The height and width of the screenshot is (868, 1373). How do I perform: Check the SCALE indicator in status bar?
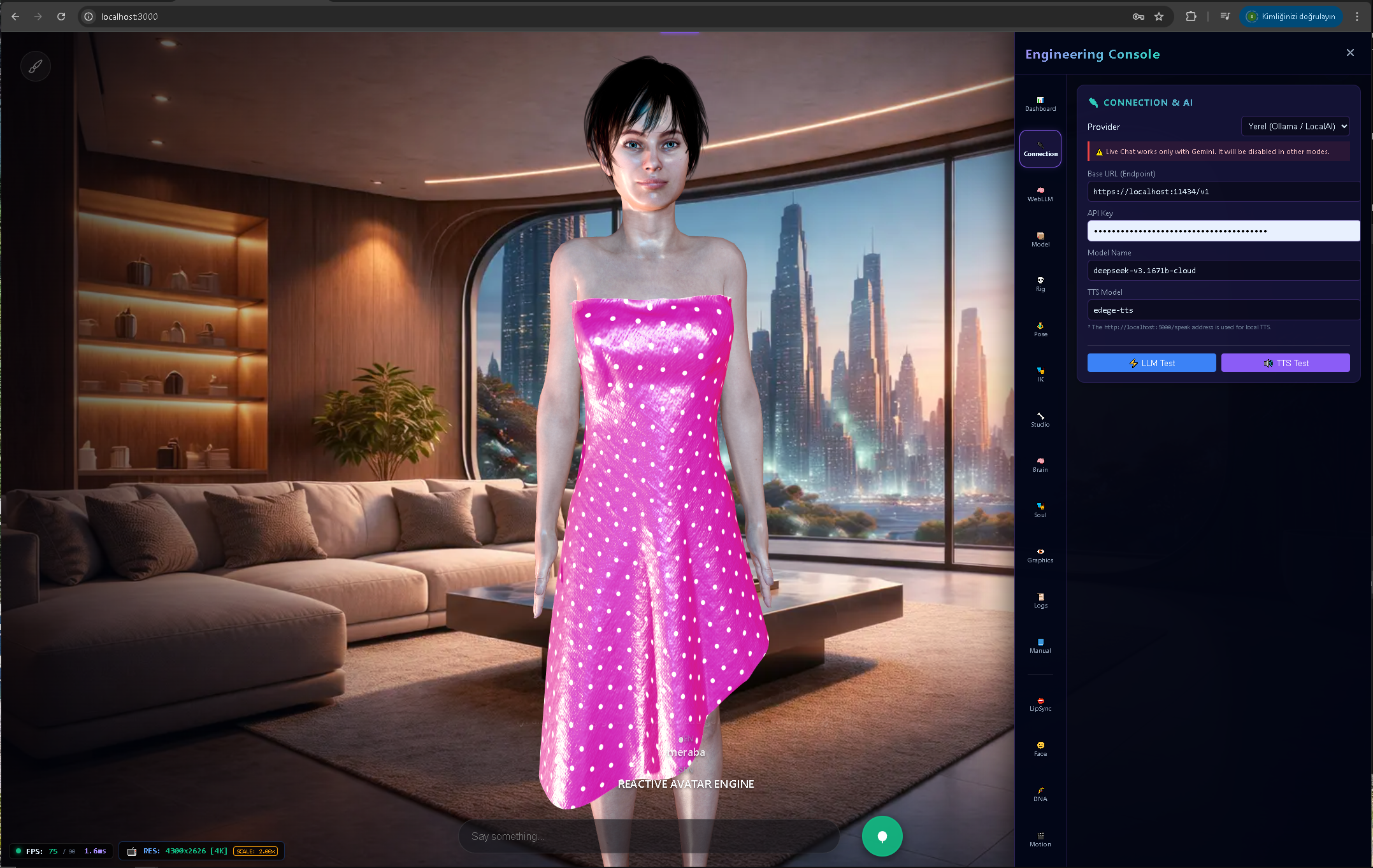click(255, 851)
